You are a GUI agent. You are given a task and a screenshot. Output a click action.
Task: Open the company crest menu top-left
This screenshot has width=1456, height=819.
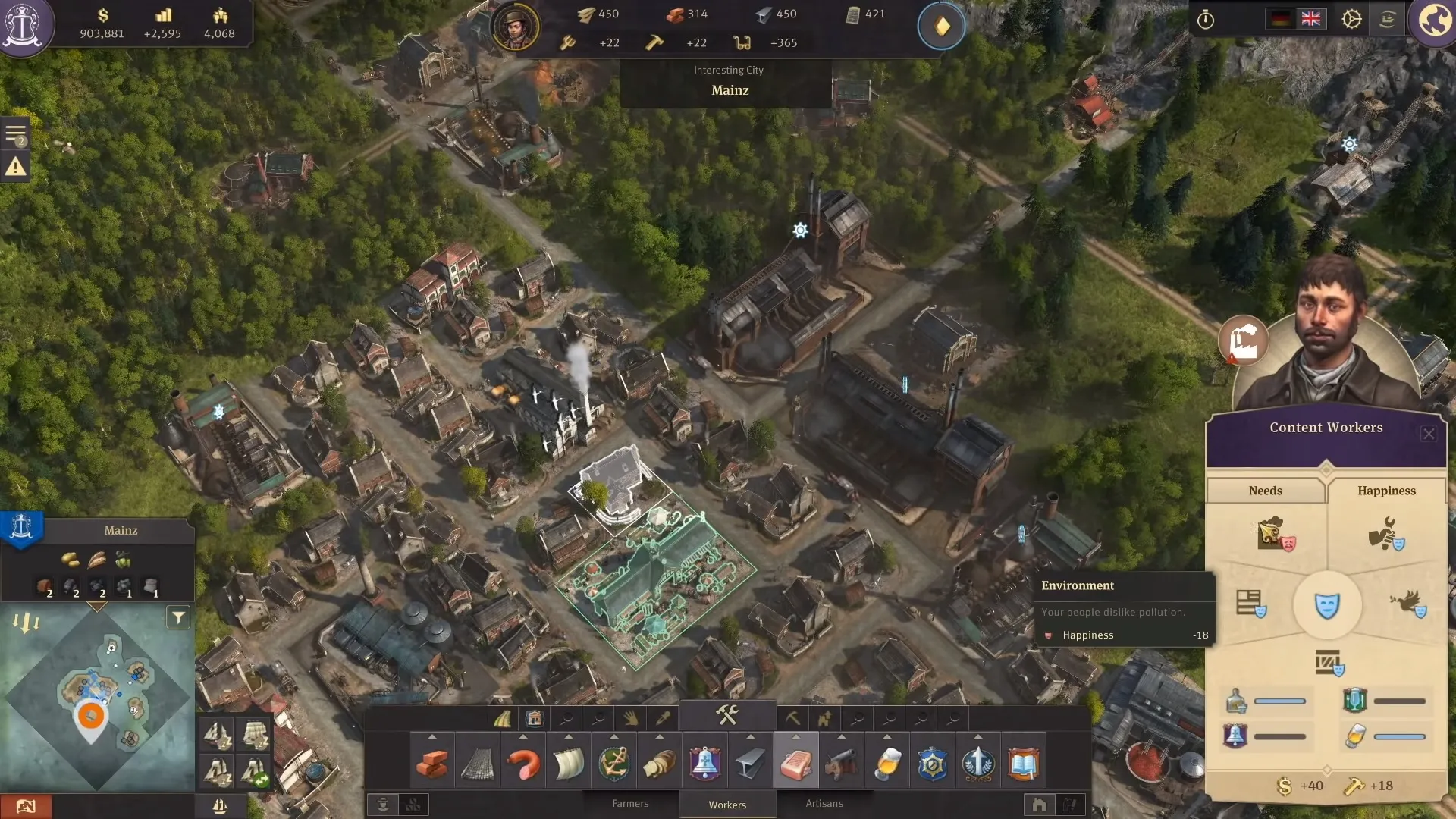[x=24, y=24]
